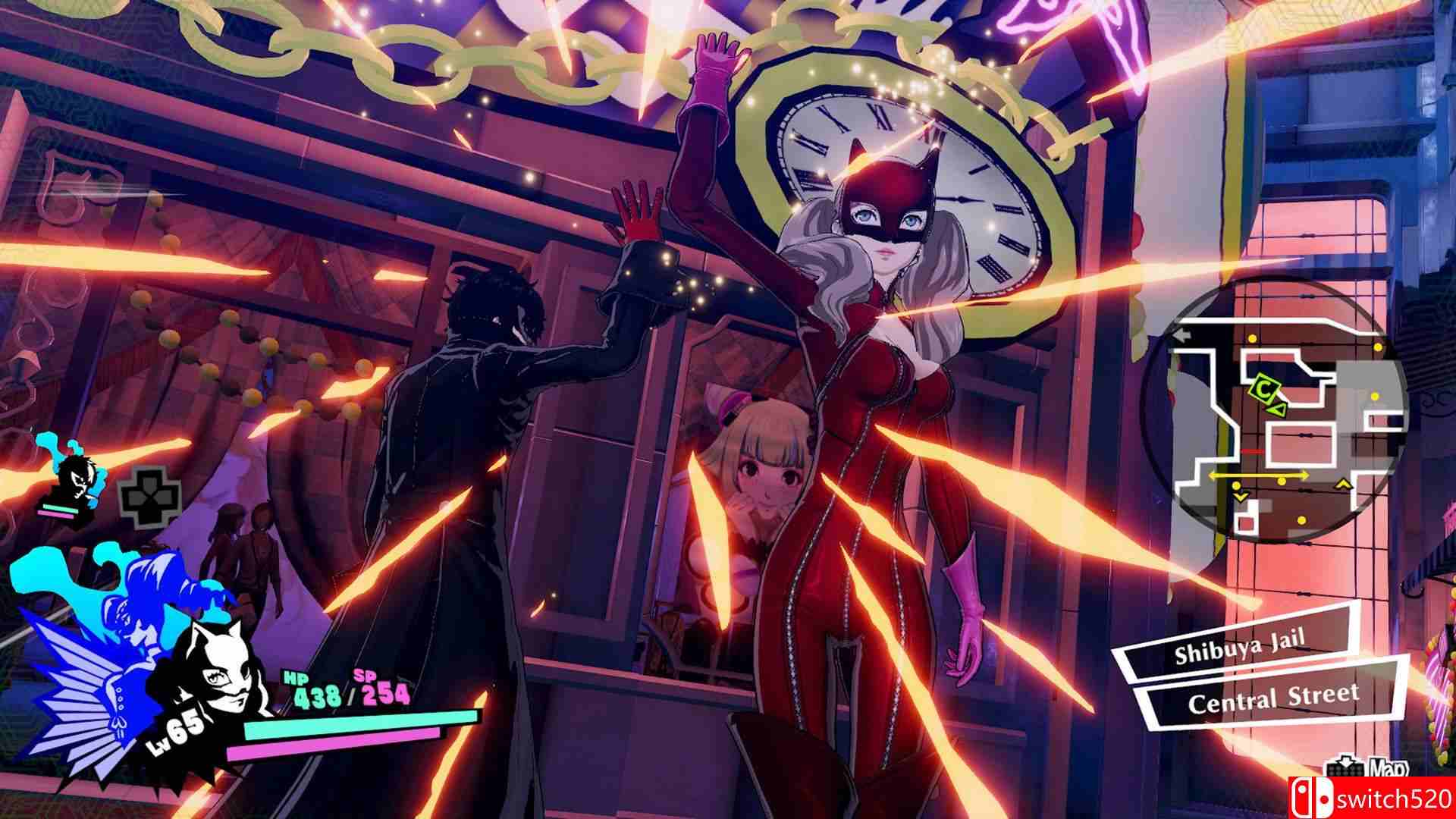Click the left arrow marker on the minimap edge
Viewport: 1456px width, 819px height.
1182,335
